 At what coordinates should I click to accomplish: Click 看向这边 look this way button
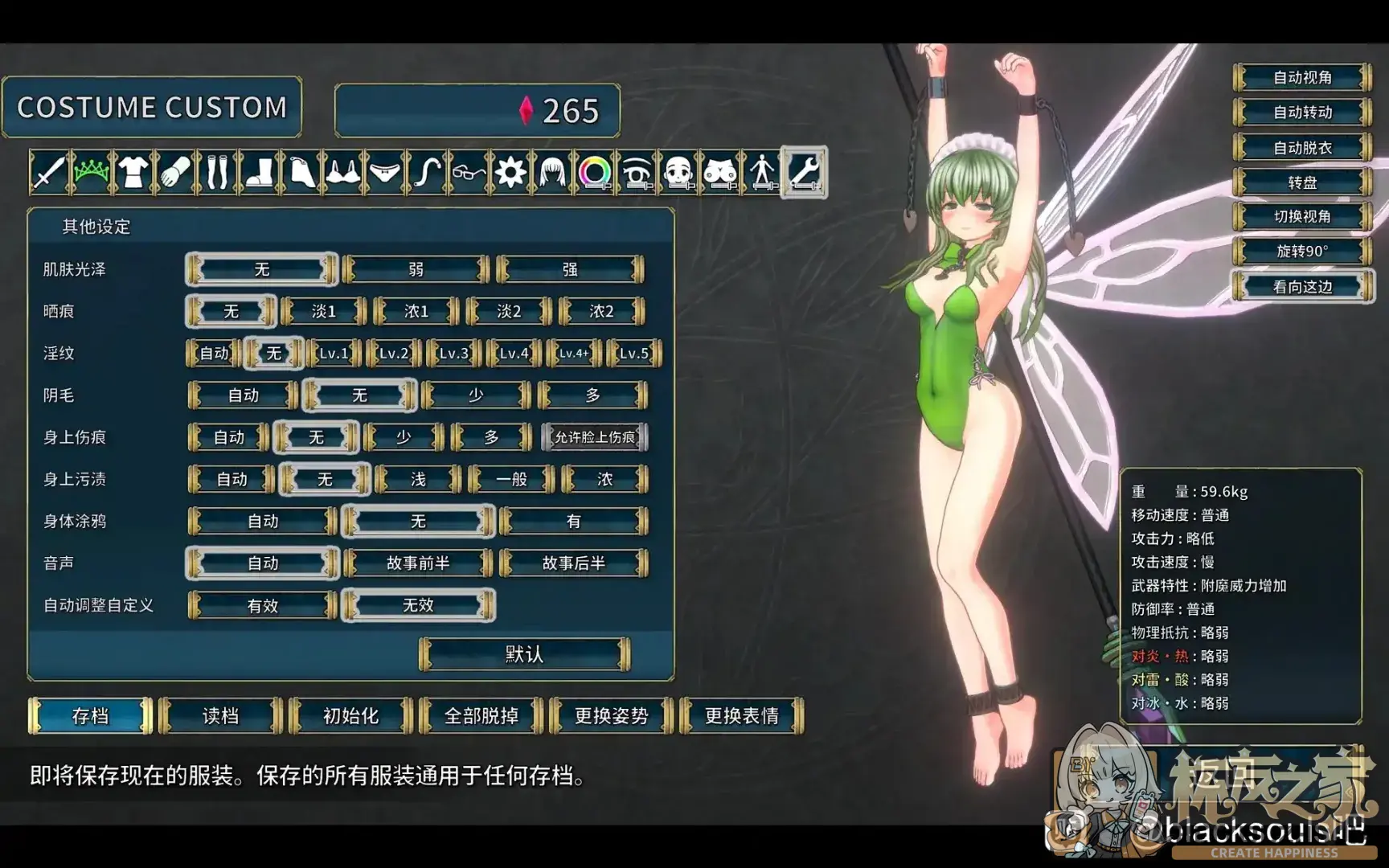[x=1302, y=287]
